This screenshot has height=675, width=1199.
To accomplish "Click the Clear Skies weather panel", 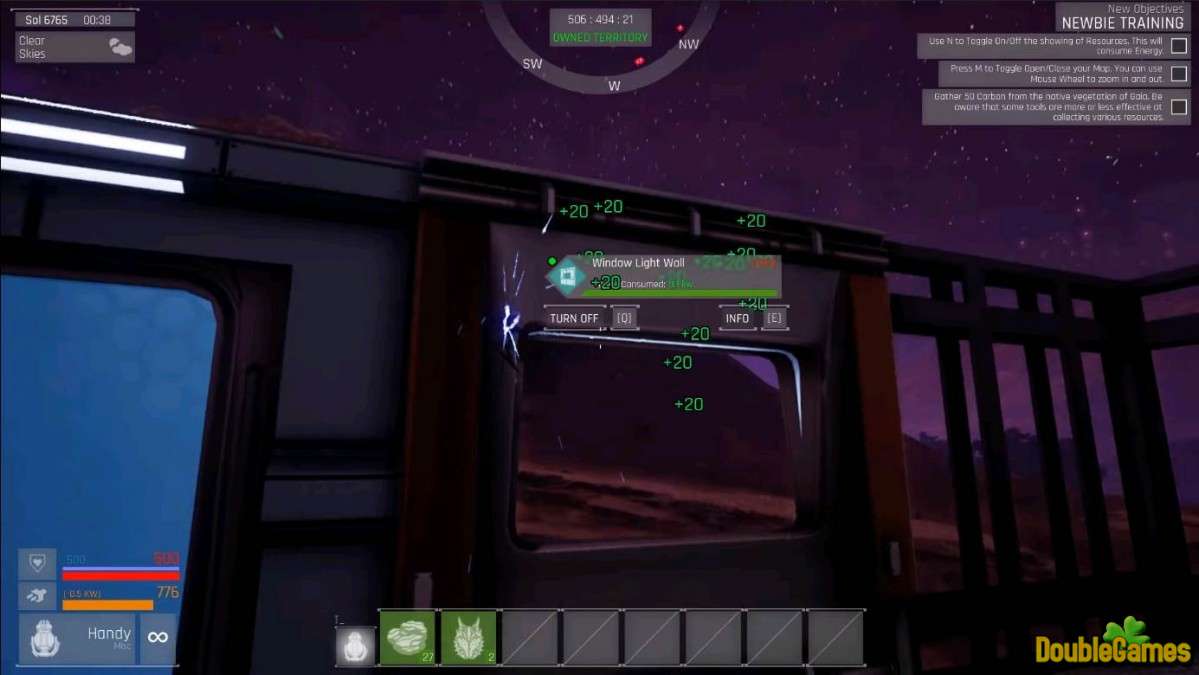I will tap(75, 47).
